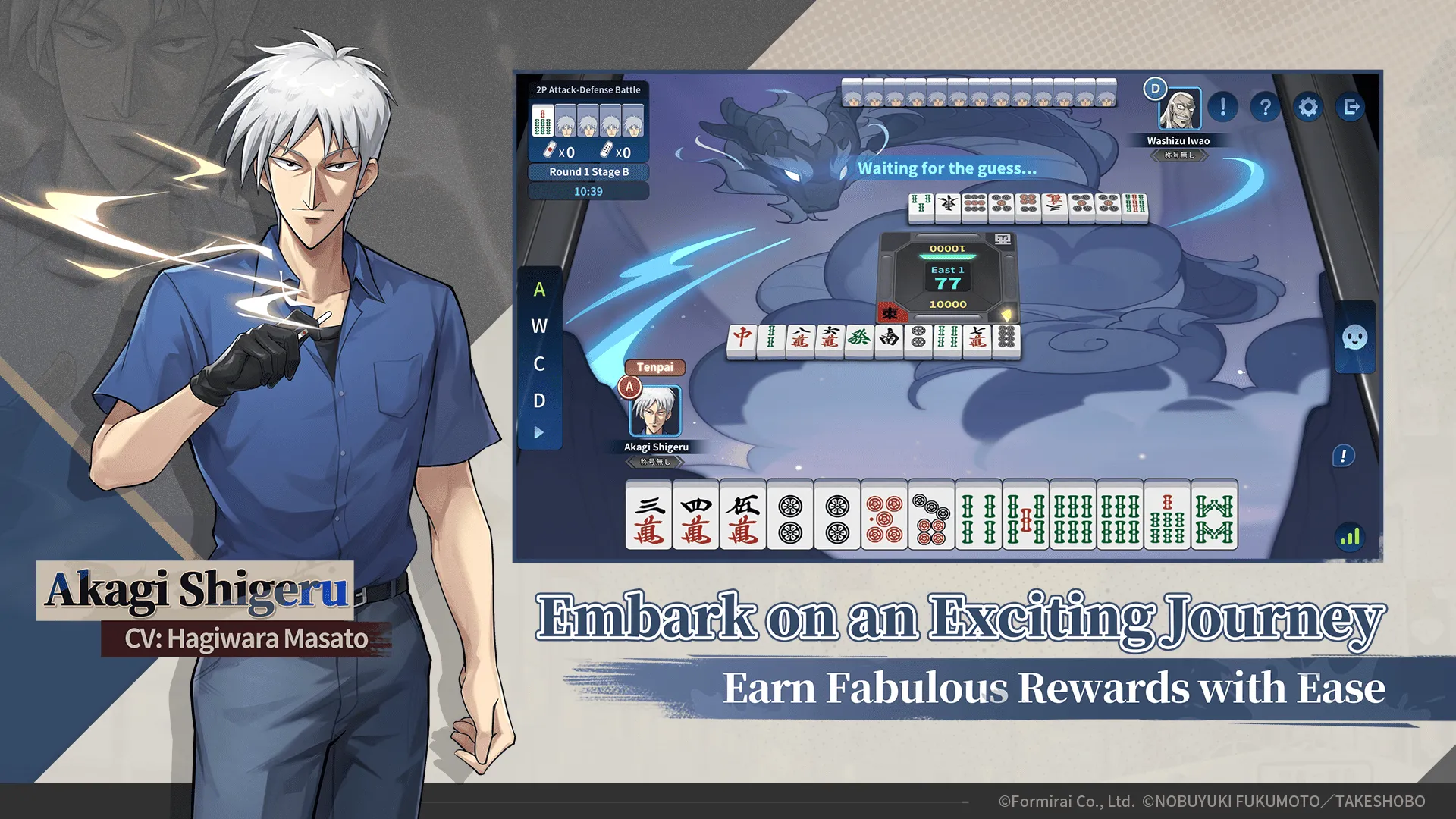Toggle A mode in the left sidebar
Image resolution: width=1456 pixels, height=819 pixels.
[539, 290]
